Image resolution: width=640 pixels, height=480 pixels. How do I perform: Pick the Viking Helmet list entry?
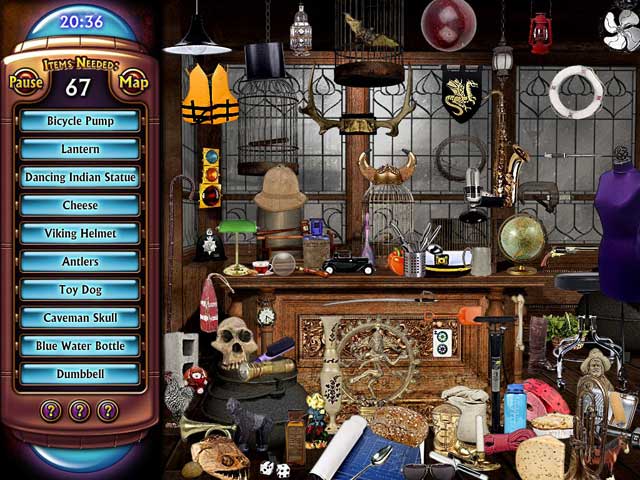80,233
